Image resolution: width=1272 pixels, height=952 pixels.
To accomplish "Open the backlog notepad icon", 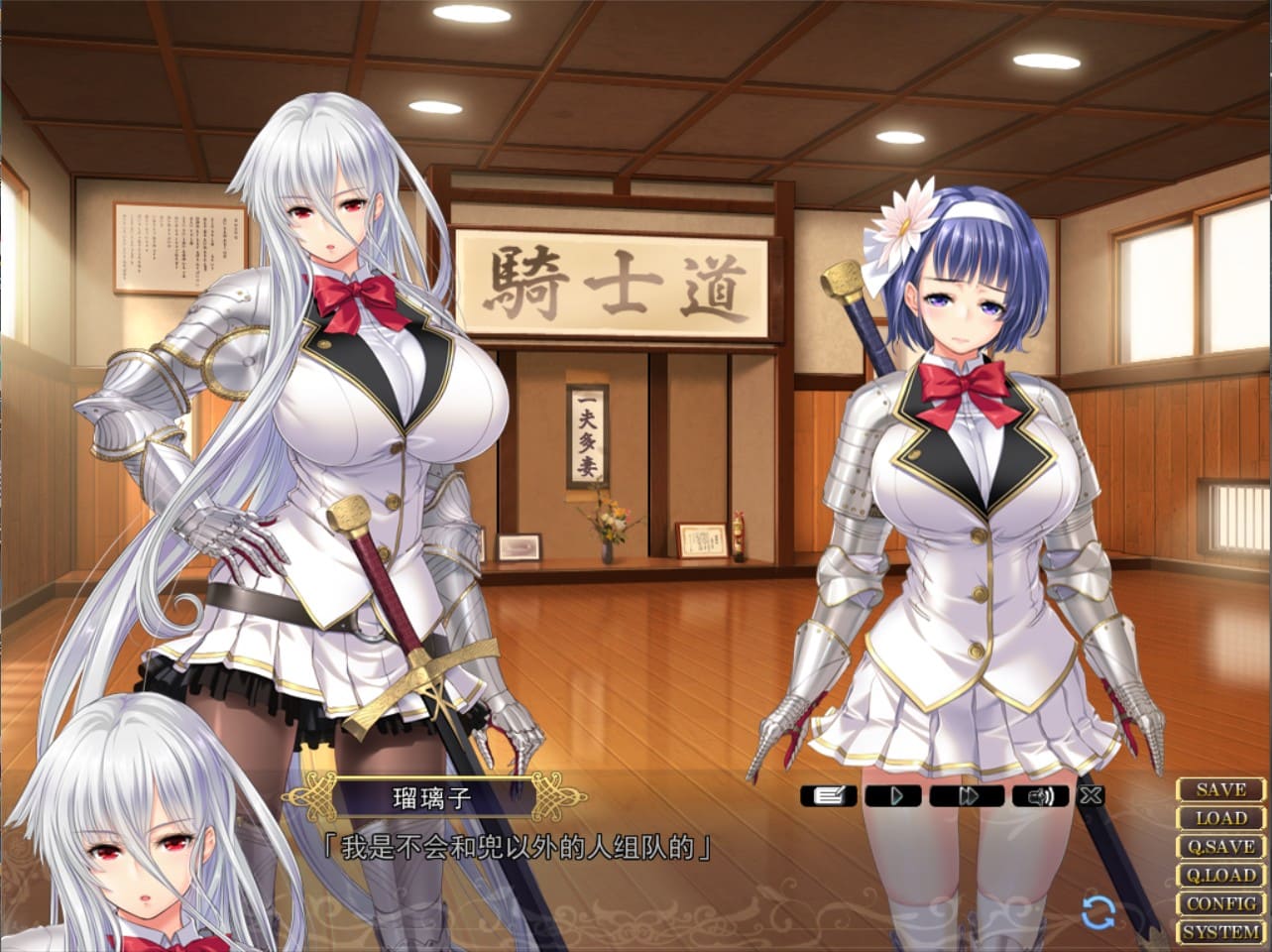I will pos(828,795).
